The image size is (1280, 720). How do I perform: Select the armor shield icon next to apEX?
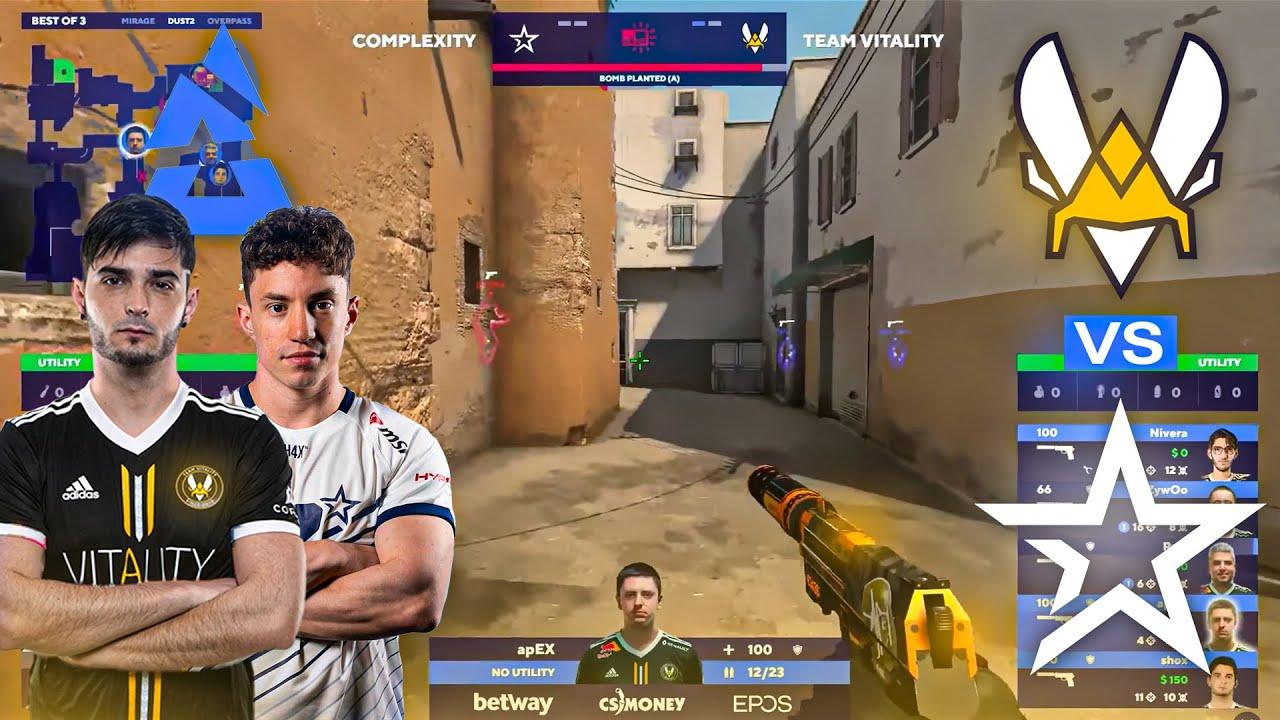click(x=797, y=649)
